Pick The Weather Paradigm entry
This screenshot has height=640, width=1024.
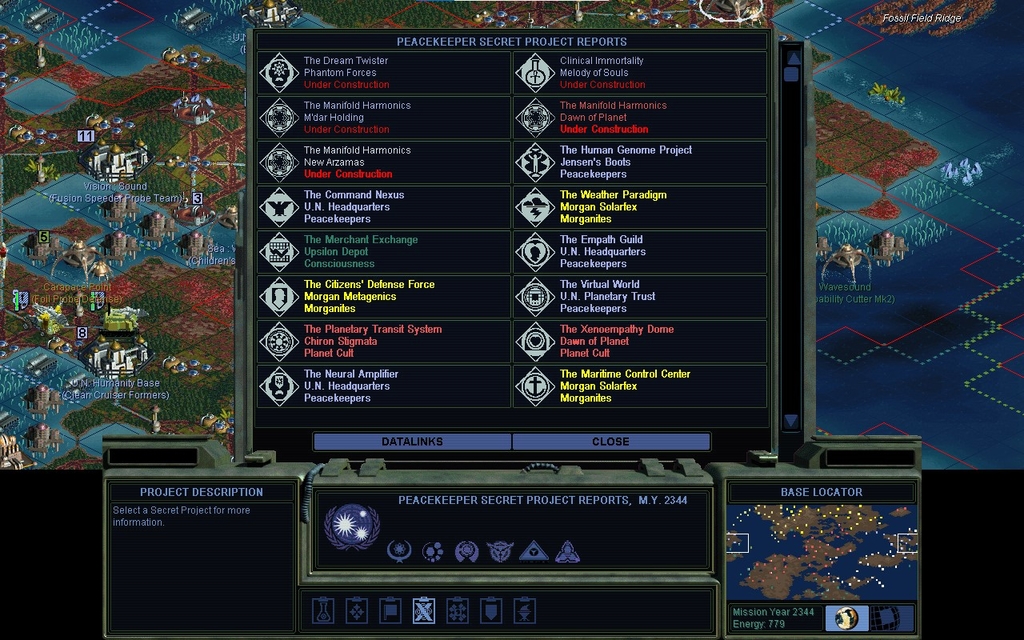[x=640, y=207]
